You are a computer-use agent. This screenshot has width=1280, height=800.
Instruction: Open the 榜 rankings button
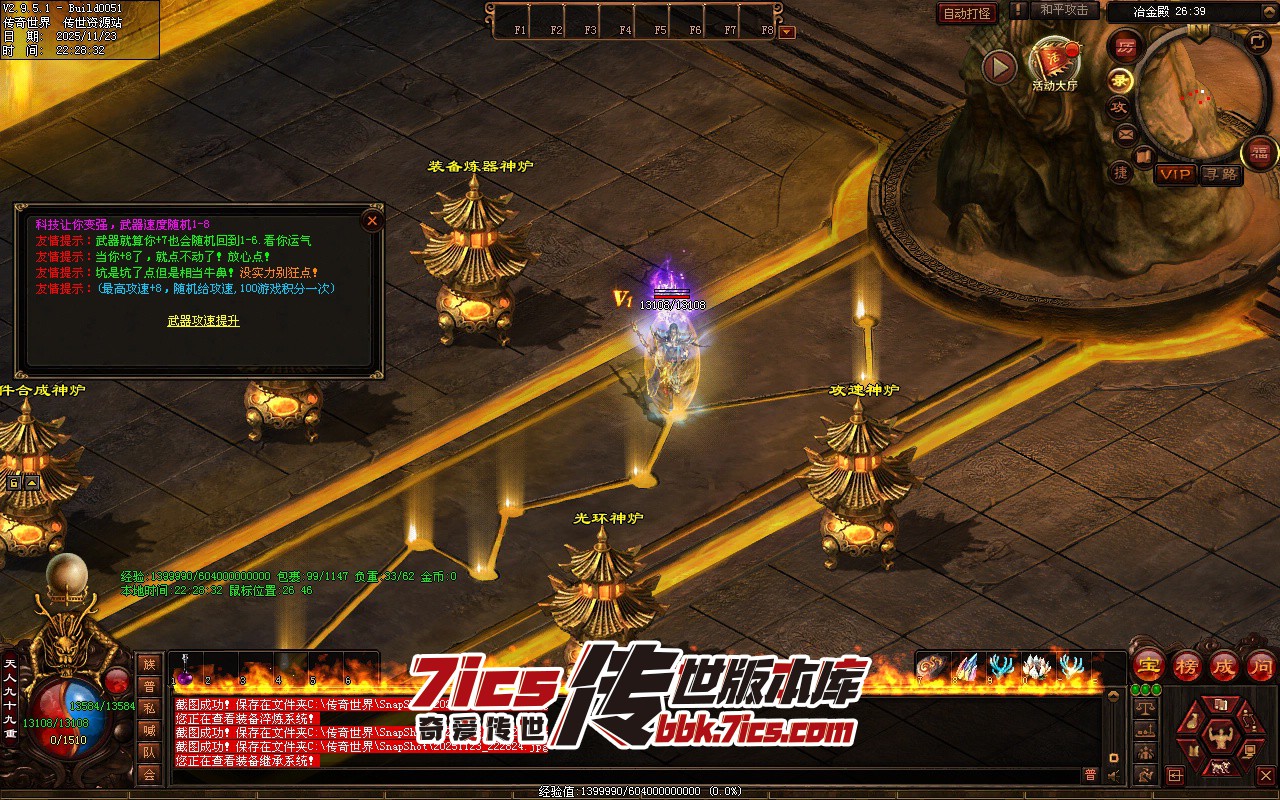[x=1187, y=665]
